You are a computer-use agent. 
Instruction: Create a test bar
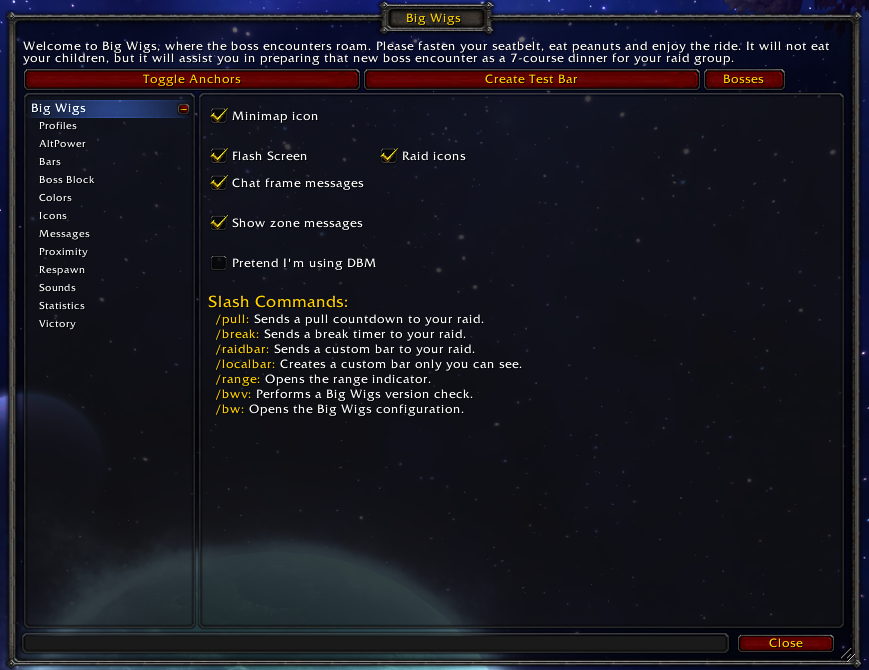(x=531, y=79)
